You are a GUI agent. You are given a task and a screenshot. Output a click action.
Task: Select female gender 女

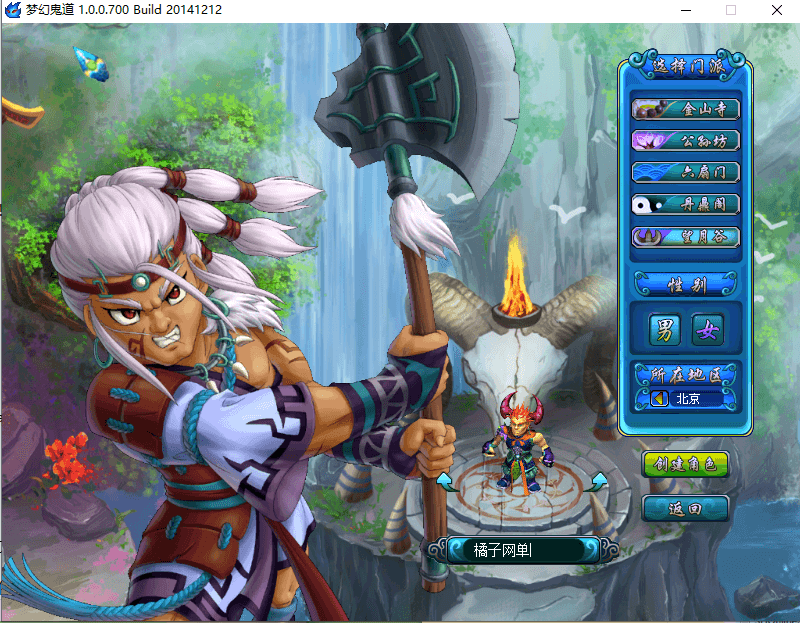[x=708, y=329]
